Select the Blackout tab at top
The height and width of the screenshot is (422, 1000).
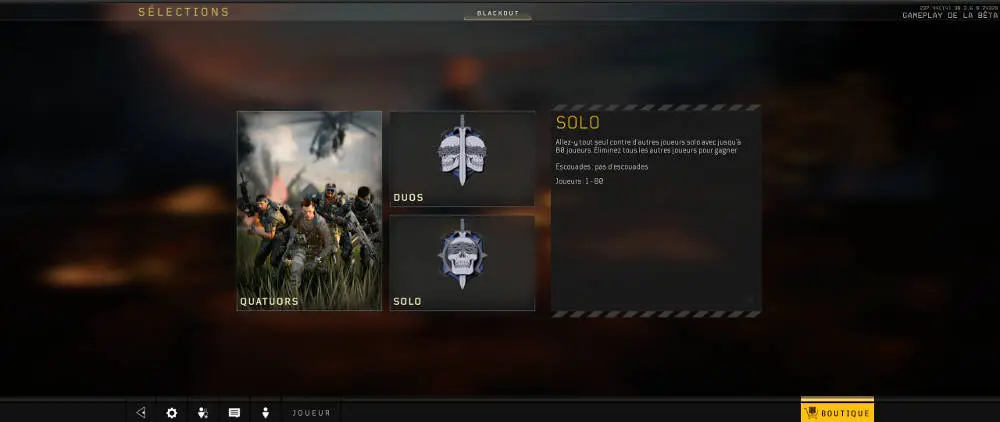tap(498, 14)
